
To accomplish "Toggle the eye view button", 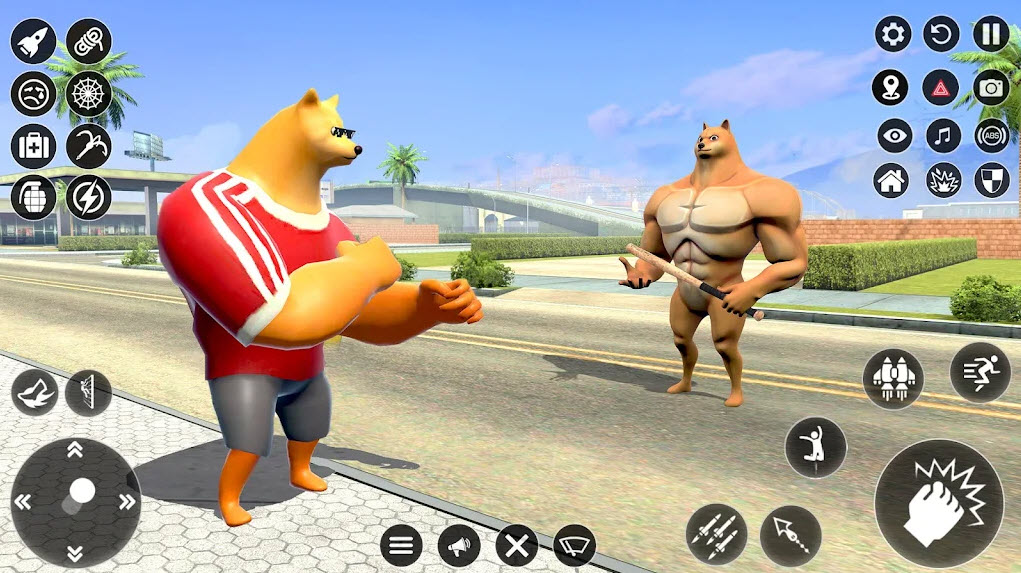I will pos(895,135).
